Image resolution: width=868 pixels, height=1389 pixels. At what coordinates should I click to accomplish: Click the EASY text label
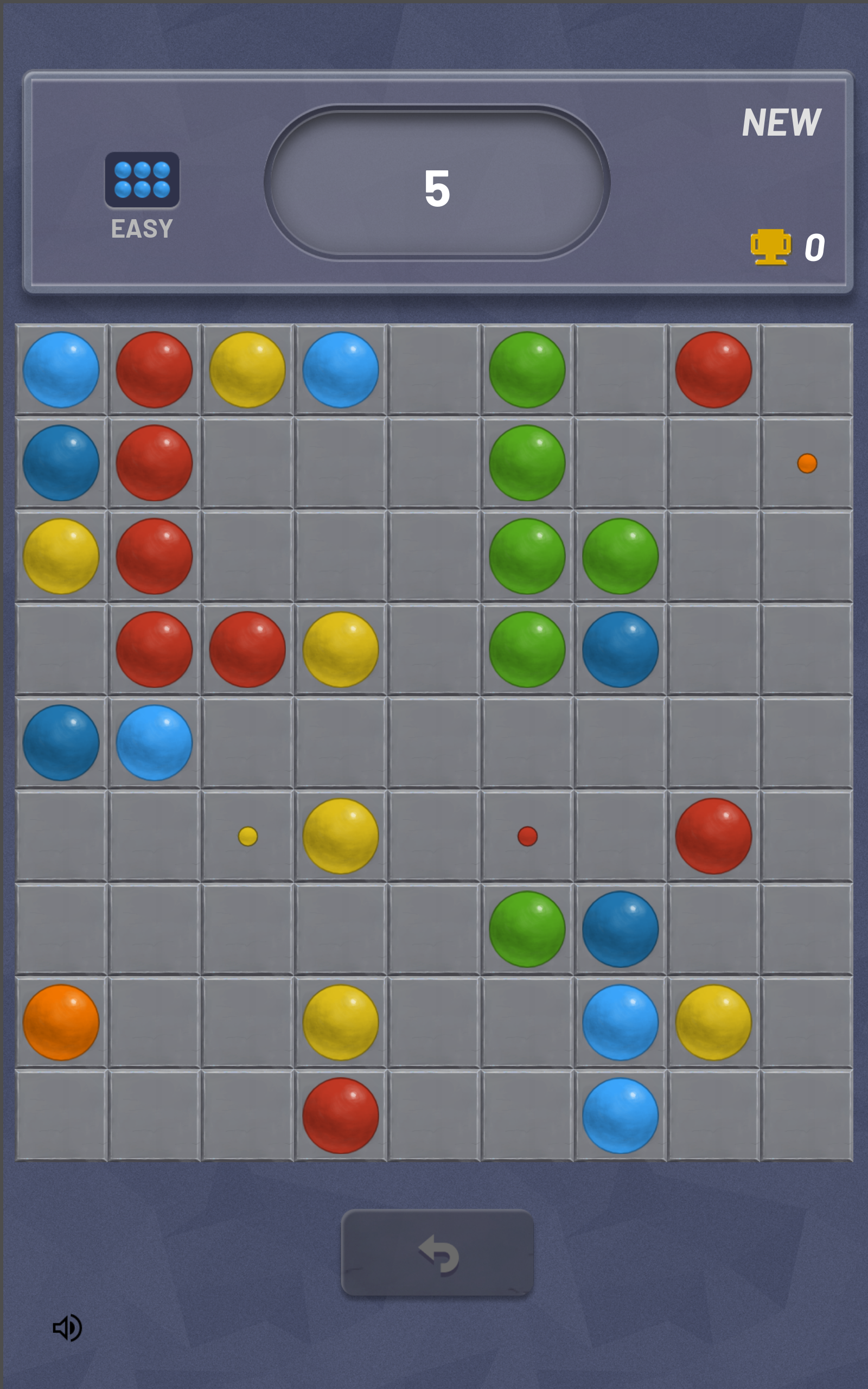tap(141, 228)
